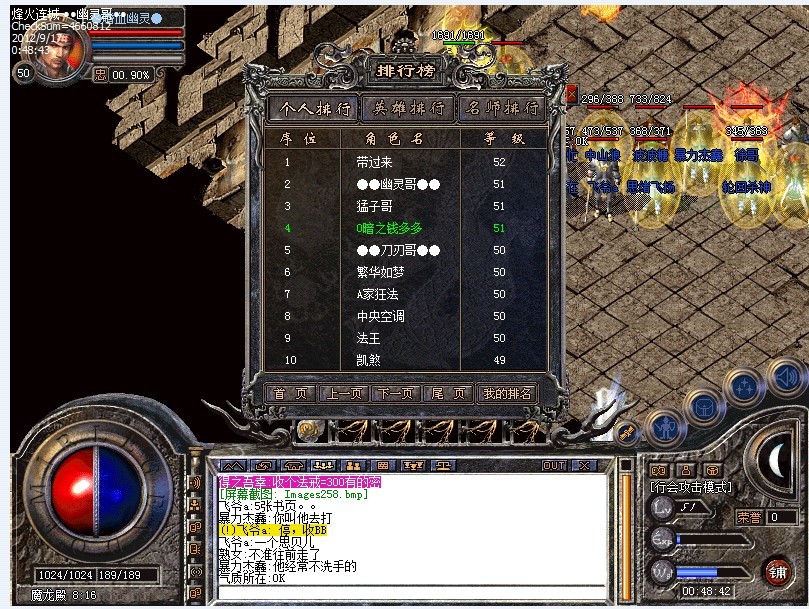
Task: Select rank 10 player 凯煞
Action: (x=368, y=360)
